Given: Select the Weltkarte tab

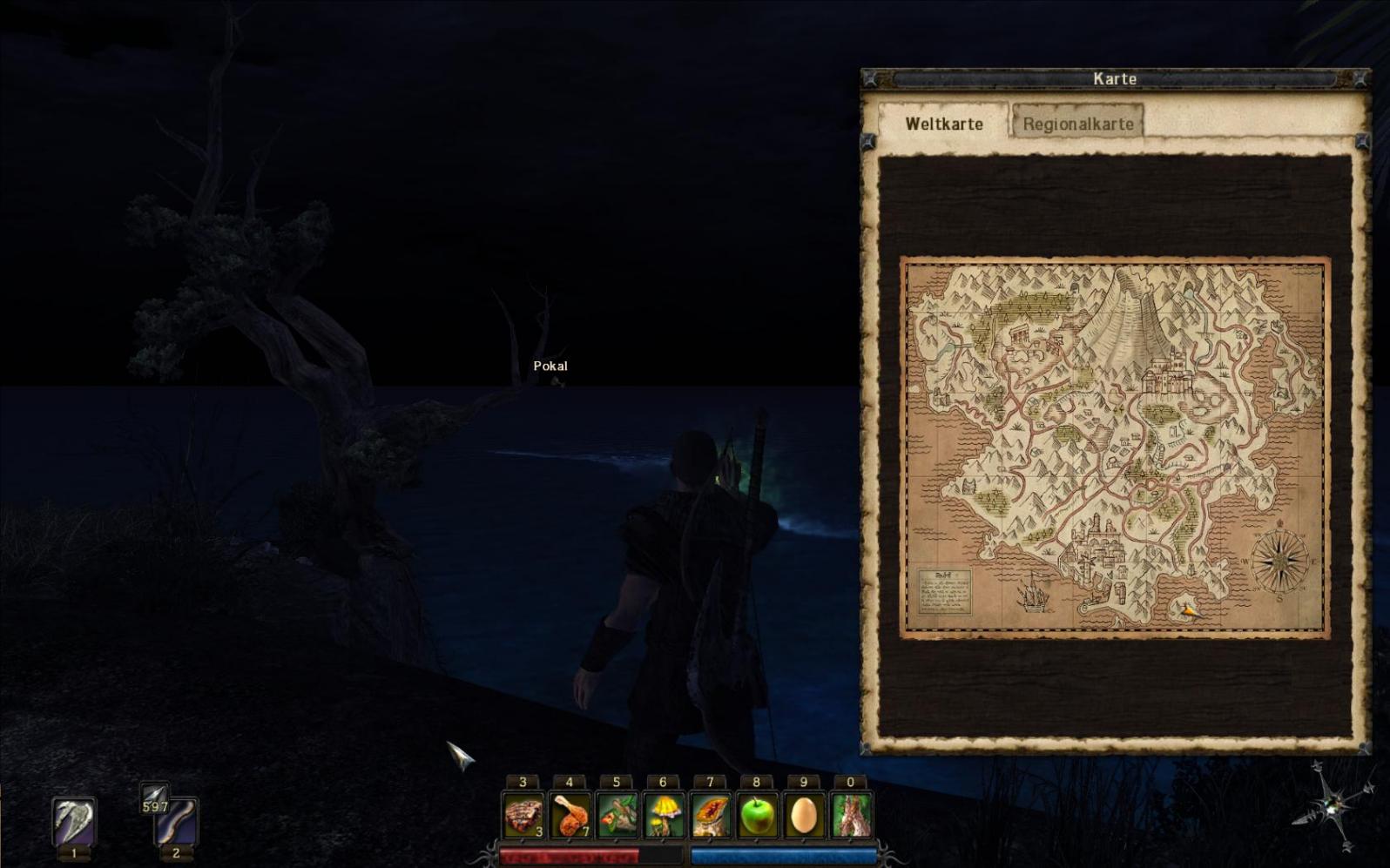Looking at the screenshot, I should [943, 123].
